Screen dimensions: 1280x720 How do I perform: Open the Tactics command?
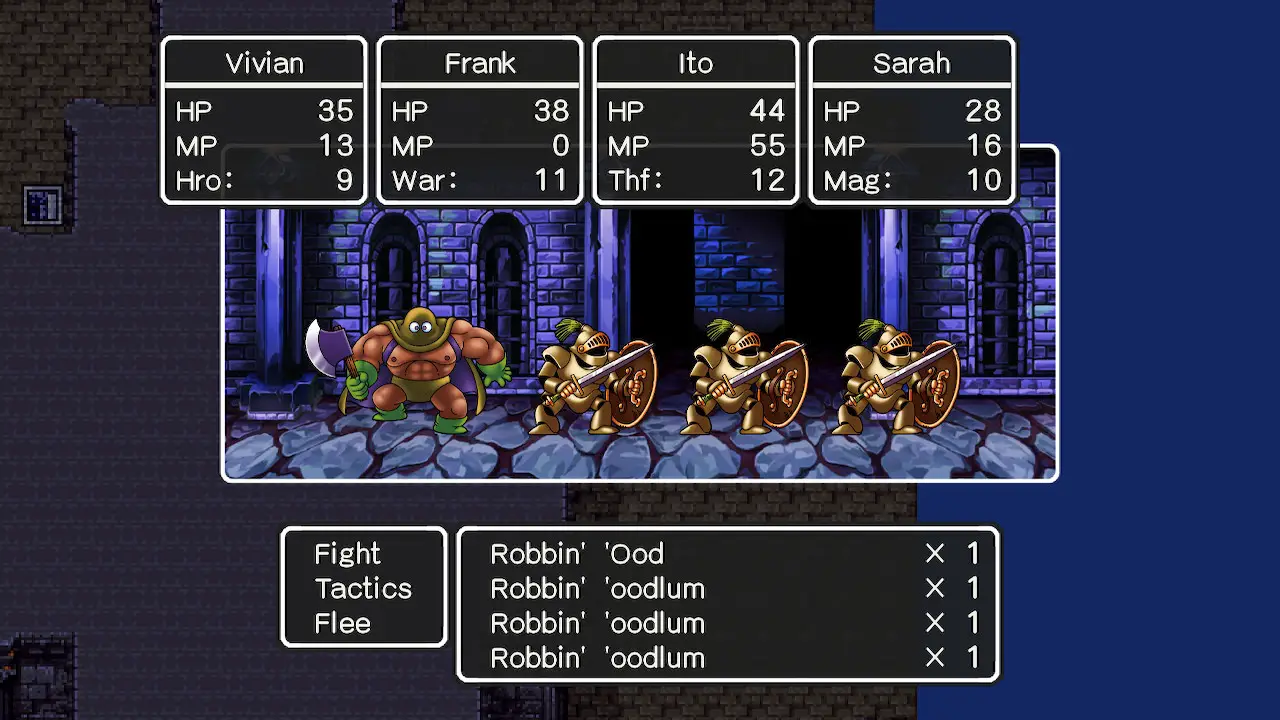tap(362, 589)
